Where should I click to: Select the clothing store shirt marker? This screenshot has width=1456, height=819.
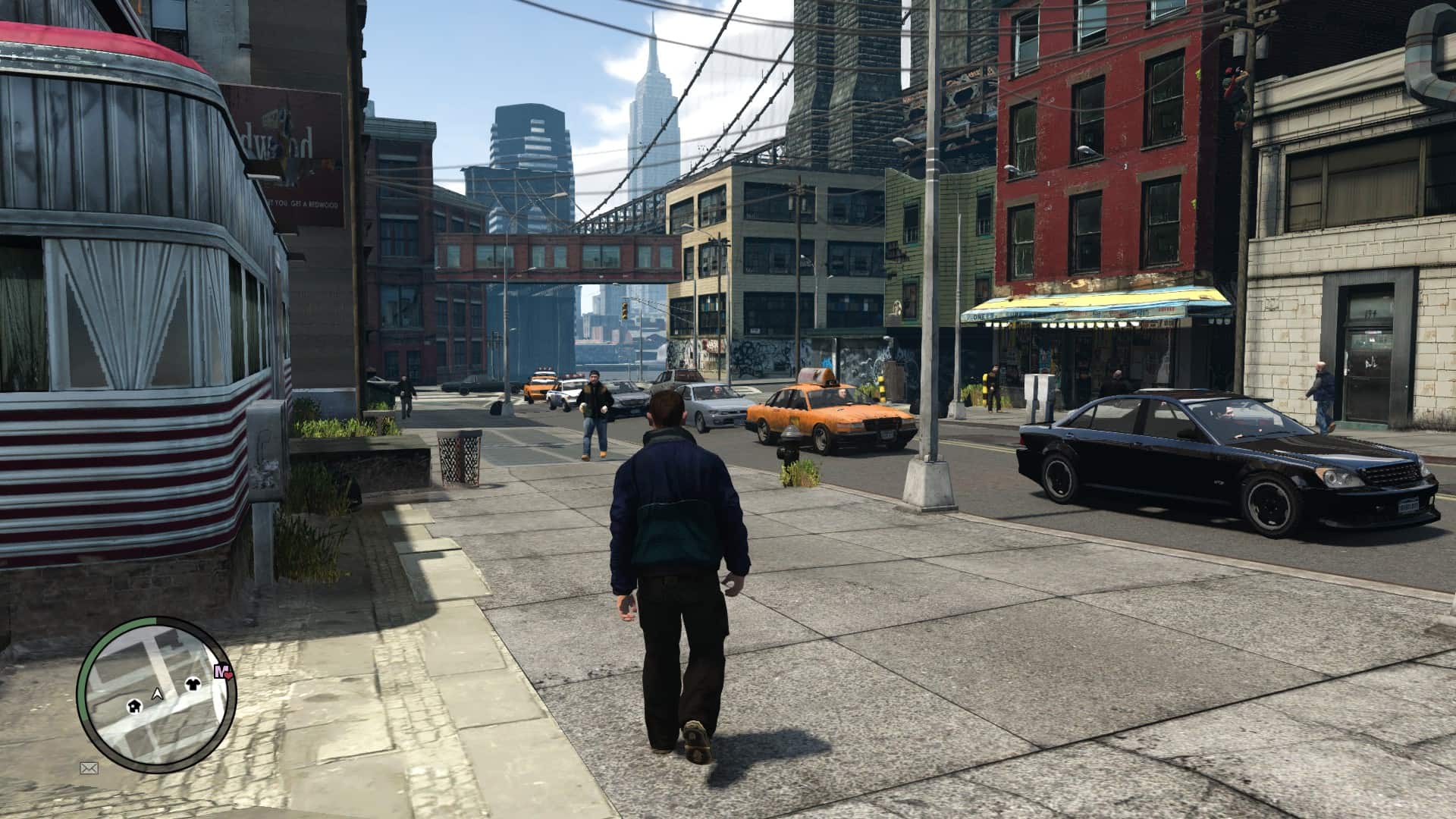point(193,685)
